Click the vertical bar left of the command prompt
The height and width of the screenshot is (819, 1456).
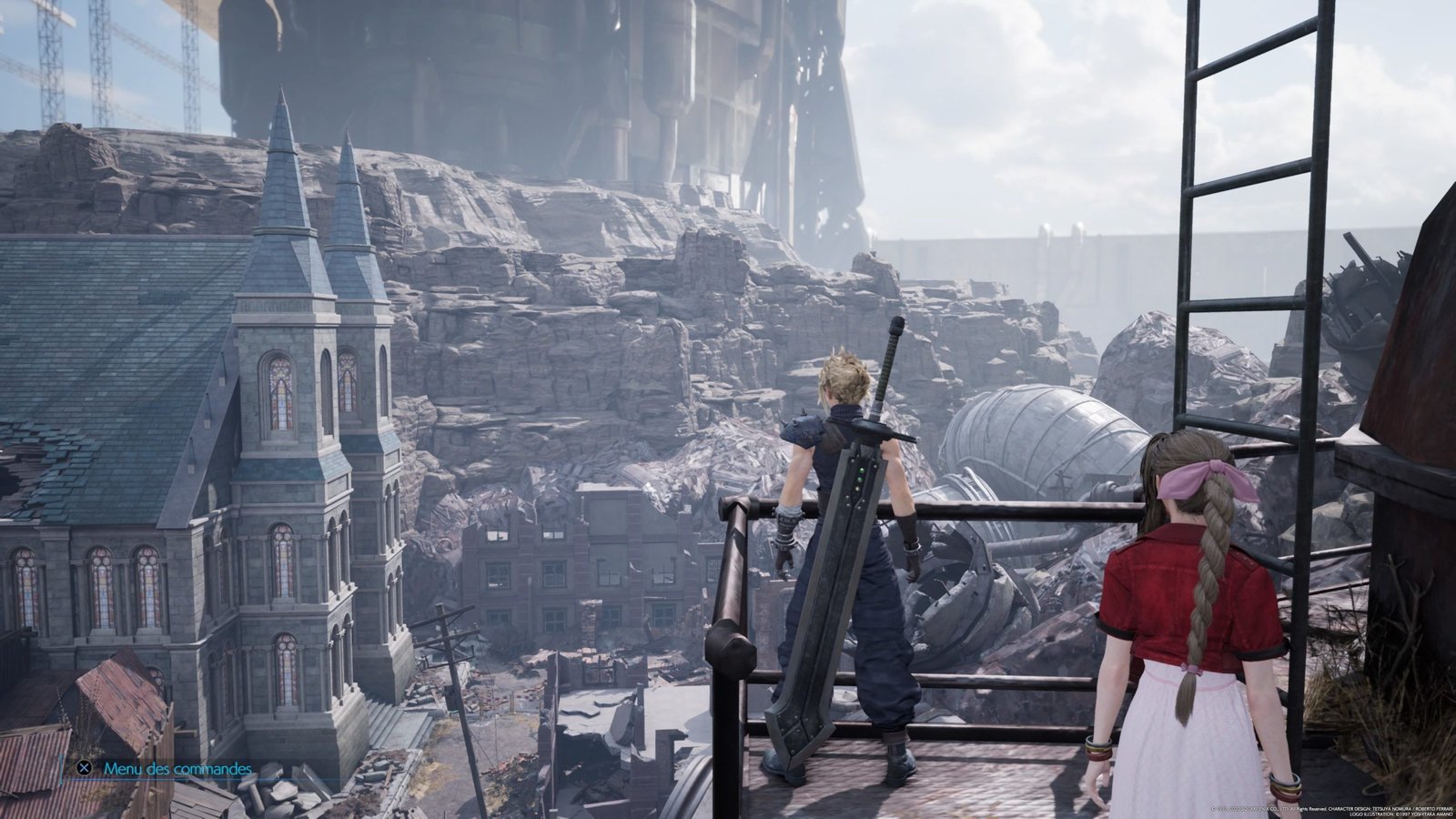pyautogui.click(x=60, y=769)
